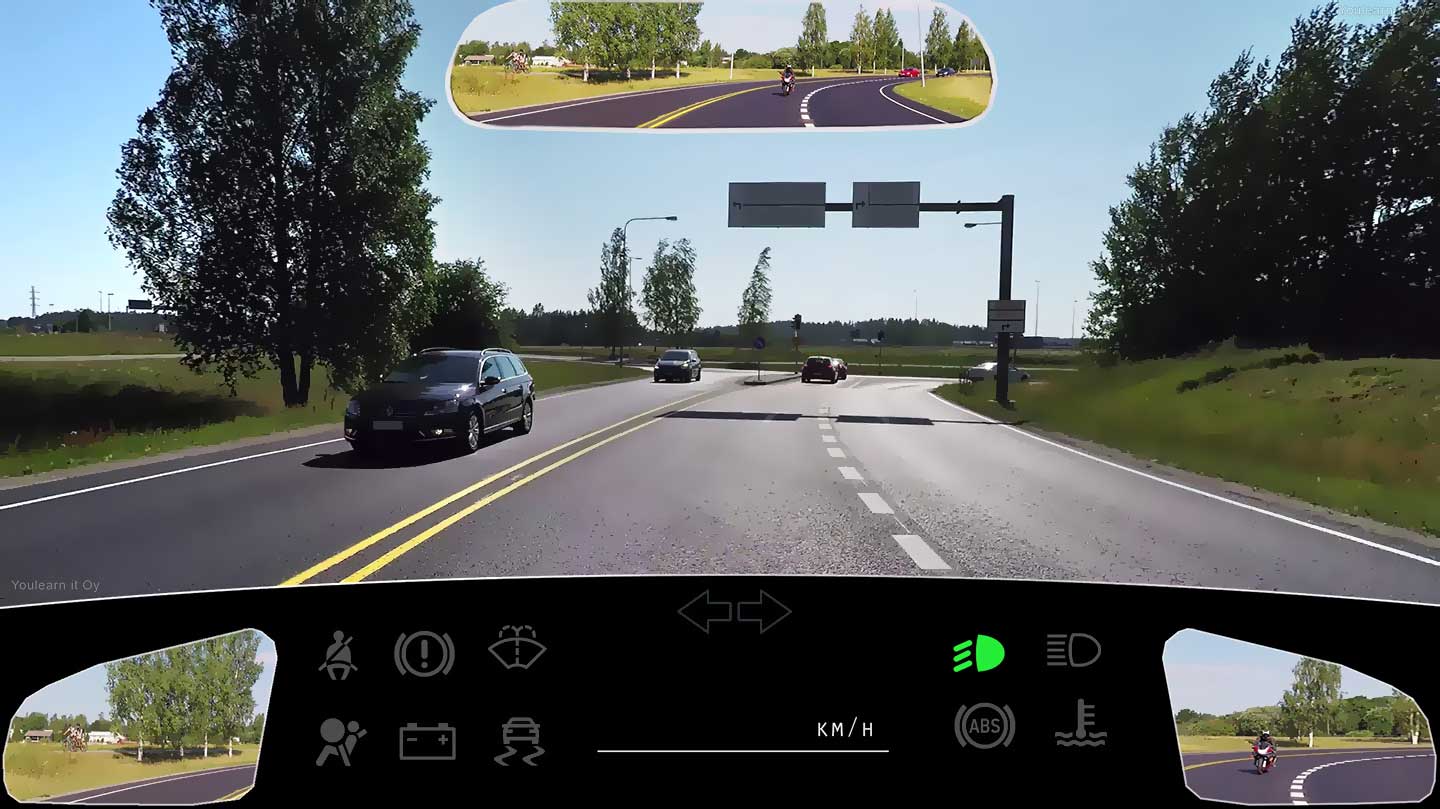Image resolution: width=1440 pixels, height=809 pixels.
Task: Select the coolant temperature icon
Action: coord(1081,725)
